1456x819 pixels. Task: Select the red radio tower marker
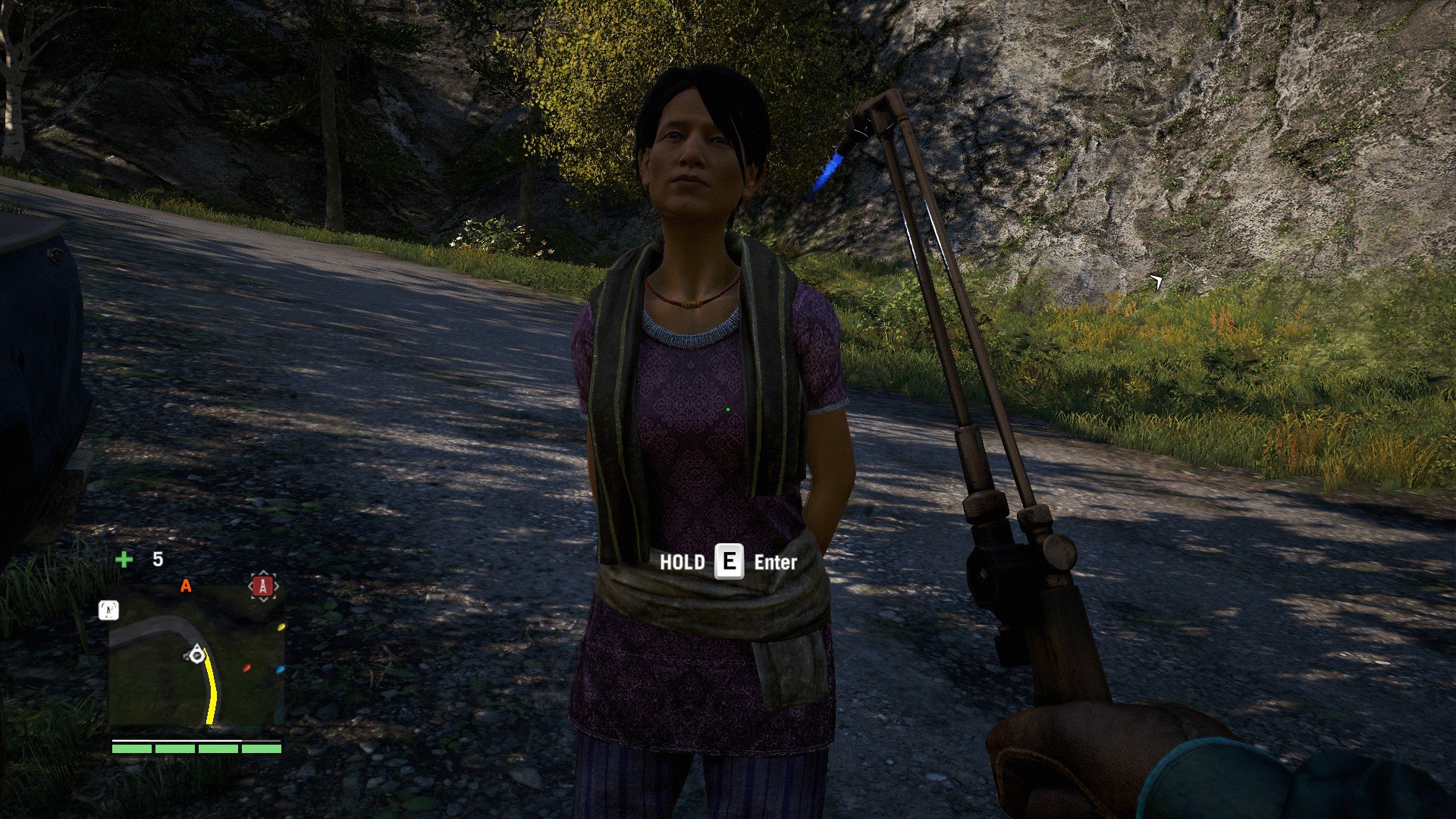[x=263, y=586]
